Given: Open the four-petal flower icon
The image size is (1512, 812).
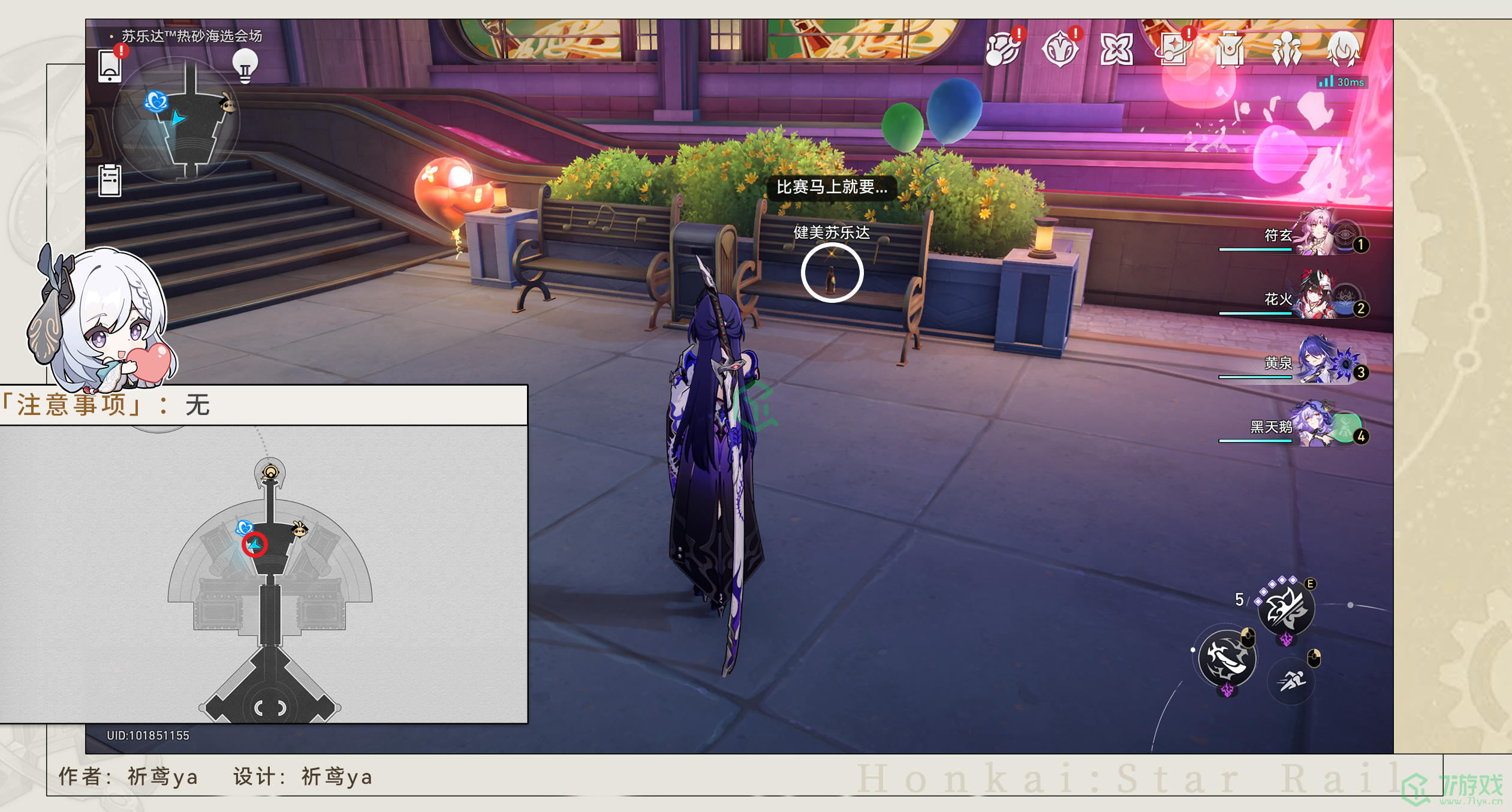Looking at the screenshot, I should [x=1116, y=49].
